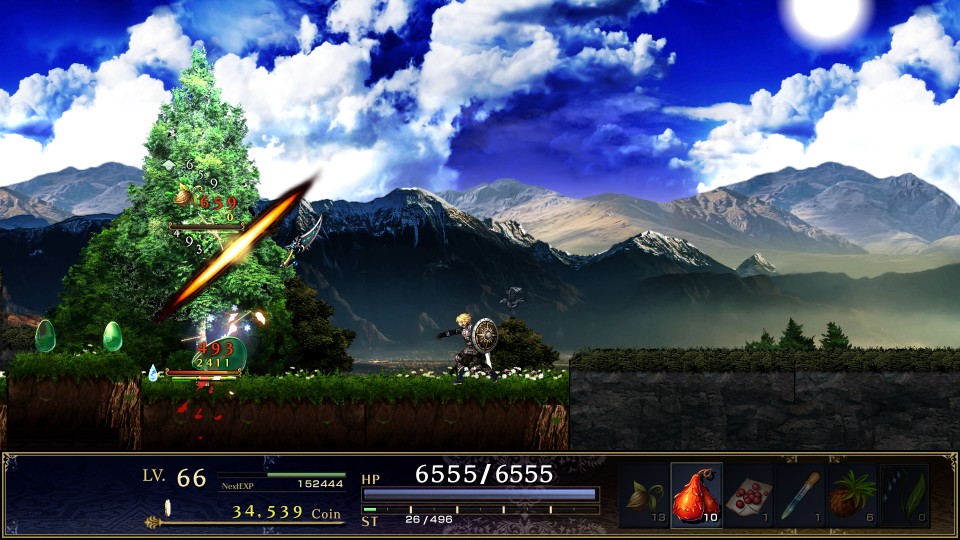Pick the green leaf with dewdrops slot
The width and height of the screenshot is (960, 540).
pos(904,495)
